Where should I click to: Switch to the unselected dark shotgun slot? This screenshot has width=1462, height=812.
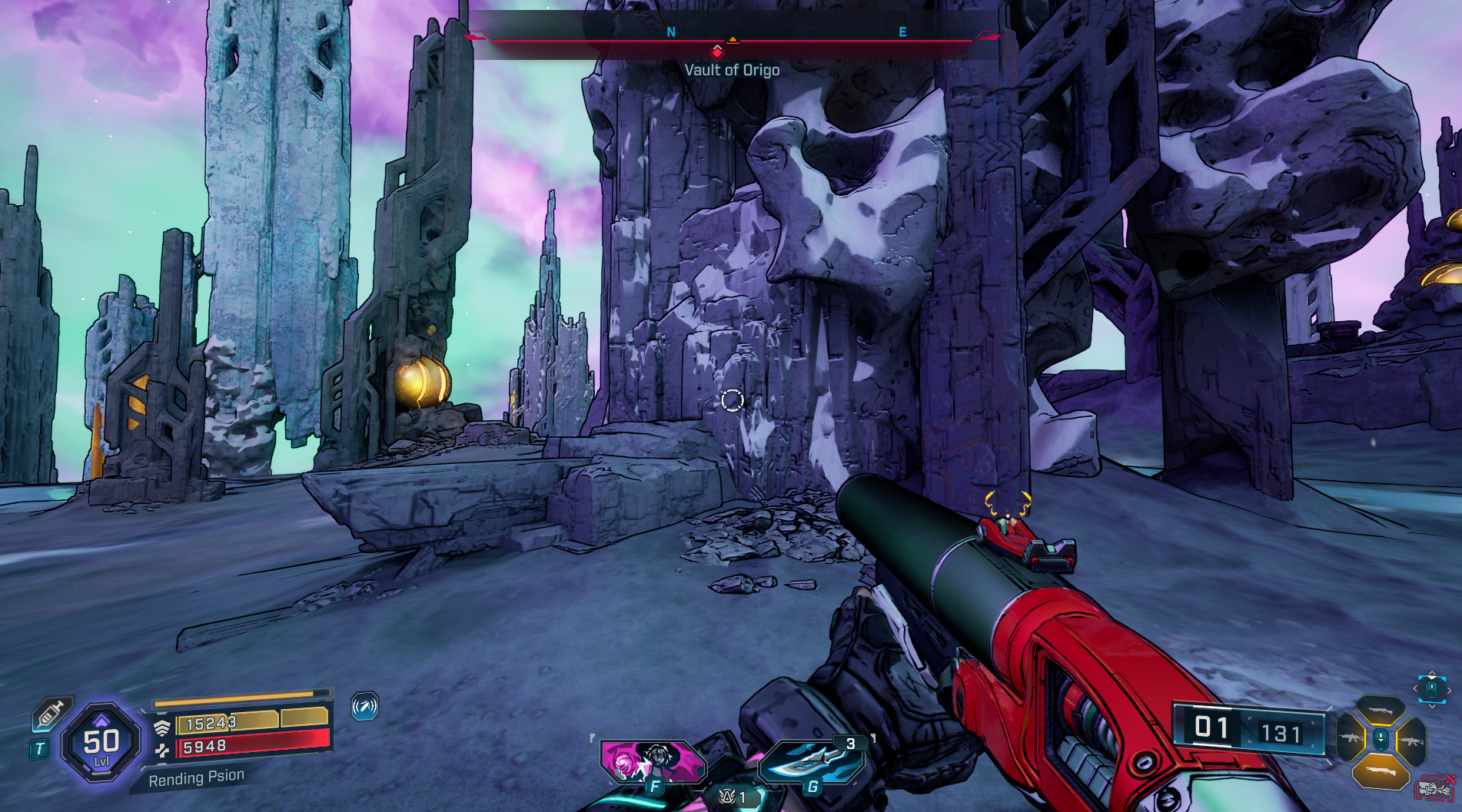(1381, 711)
